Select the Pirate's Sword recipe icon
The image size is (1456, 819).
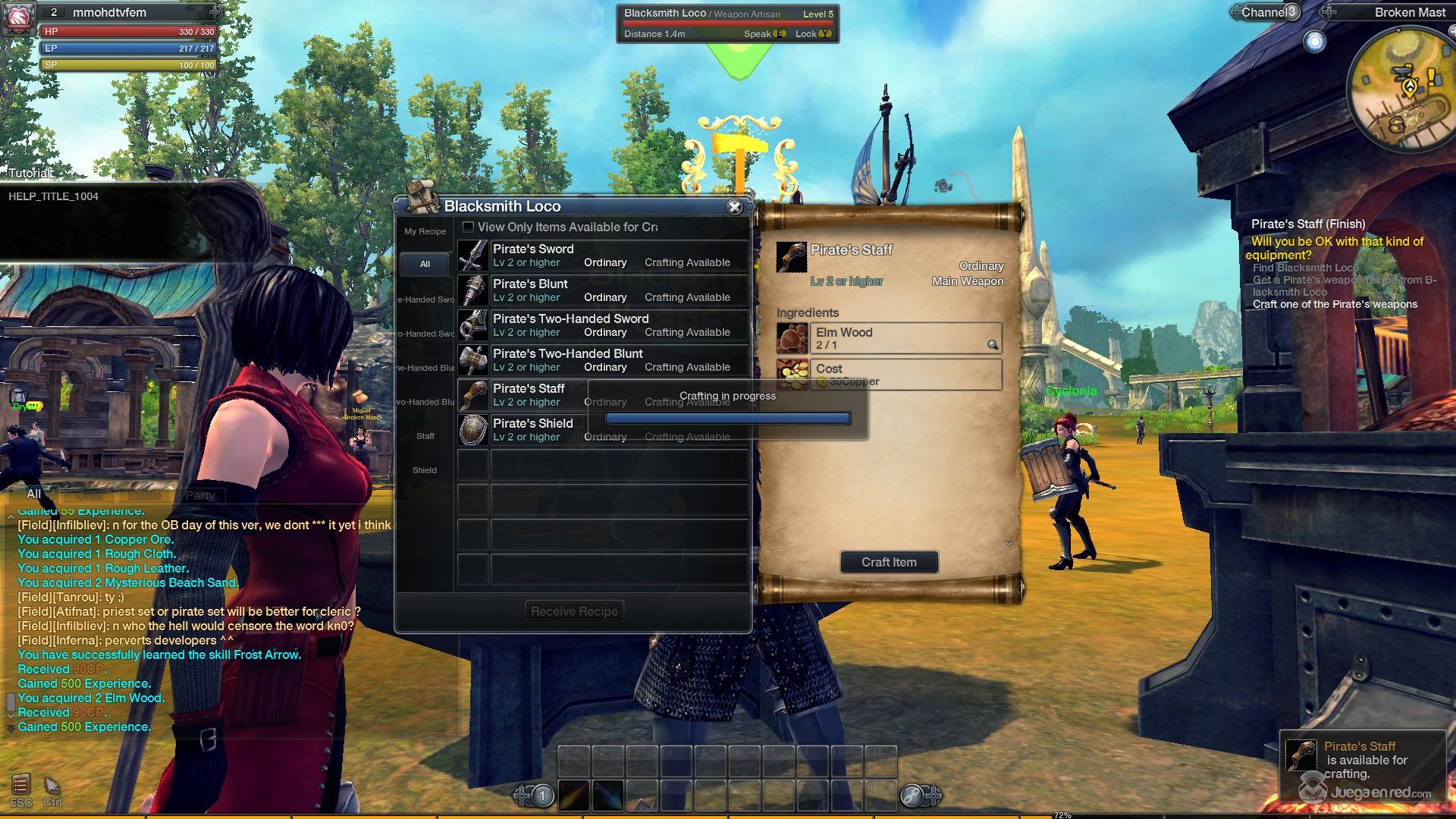472,255
